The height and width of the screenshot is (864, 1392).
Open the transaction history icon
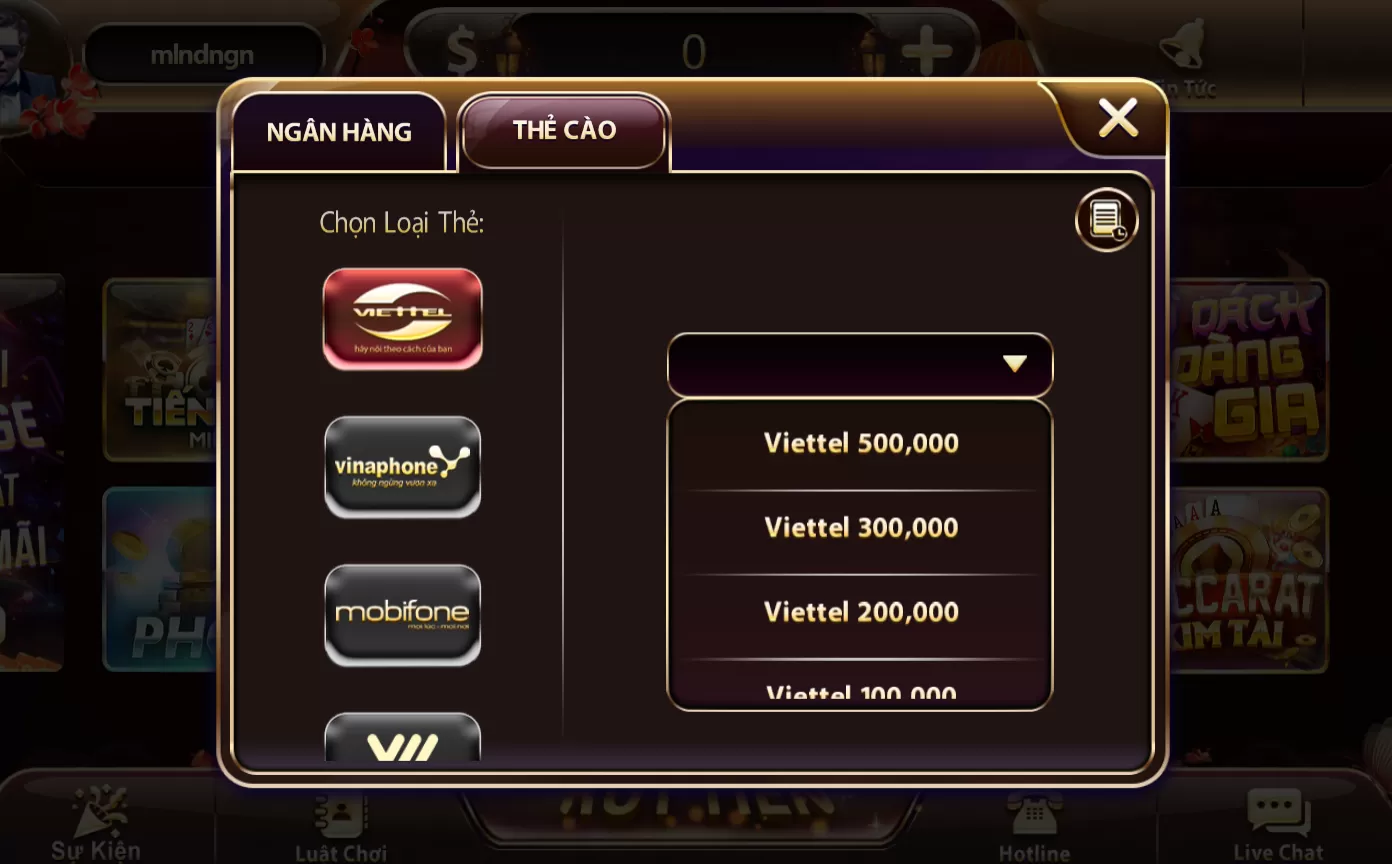pos(1106,218)
